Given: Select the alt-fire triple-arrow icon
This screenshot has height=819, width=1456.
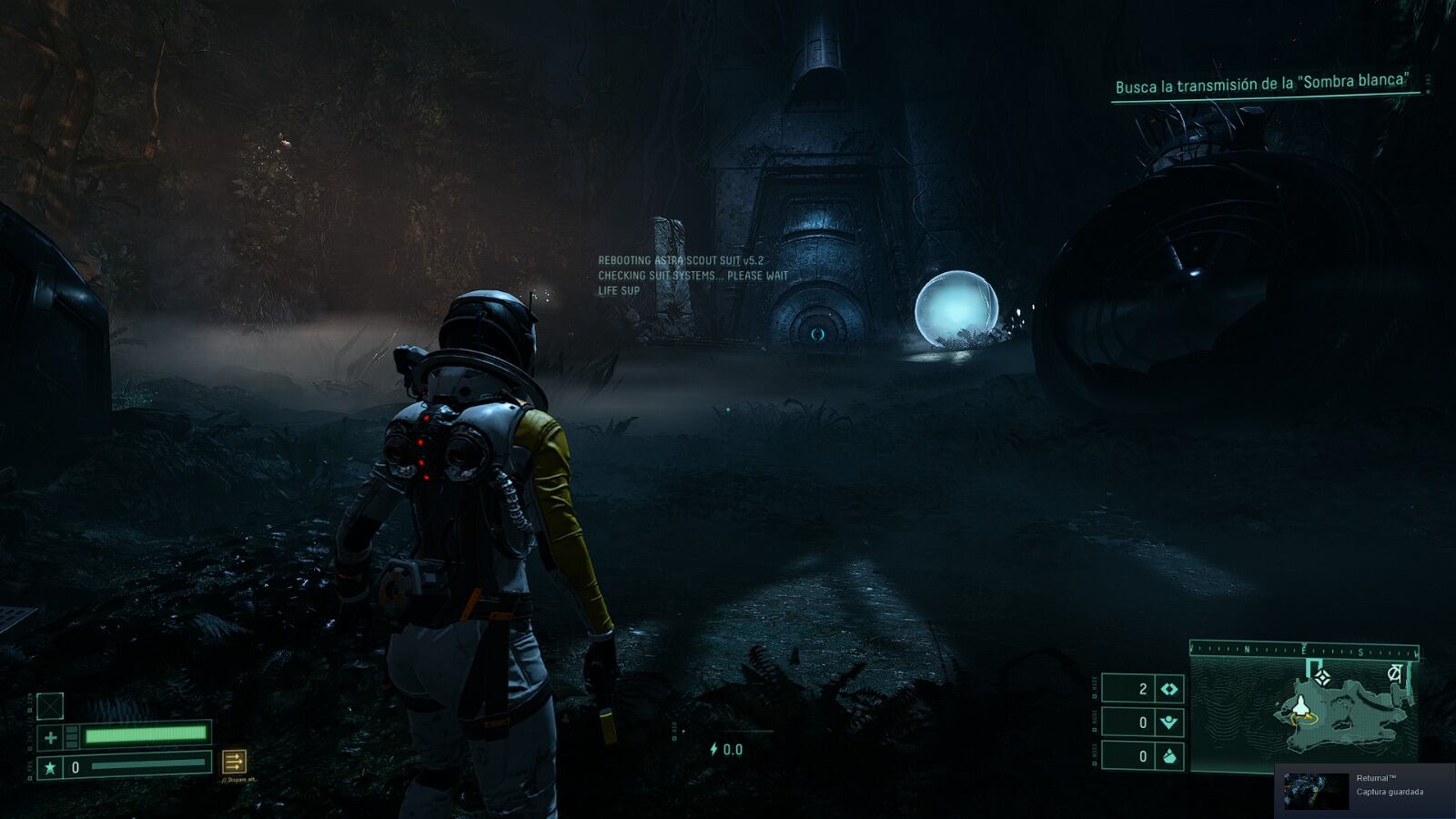Looking at the screenshot, I should click(x=234, y=761).
